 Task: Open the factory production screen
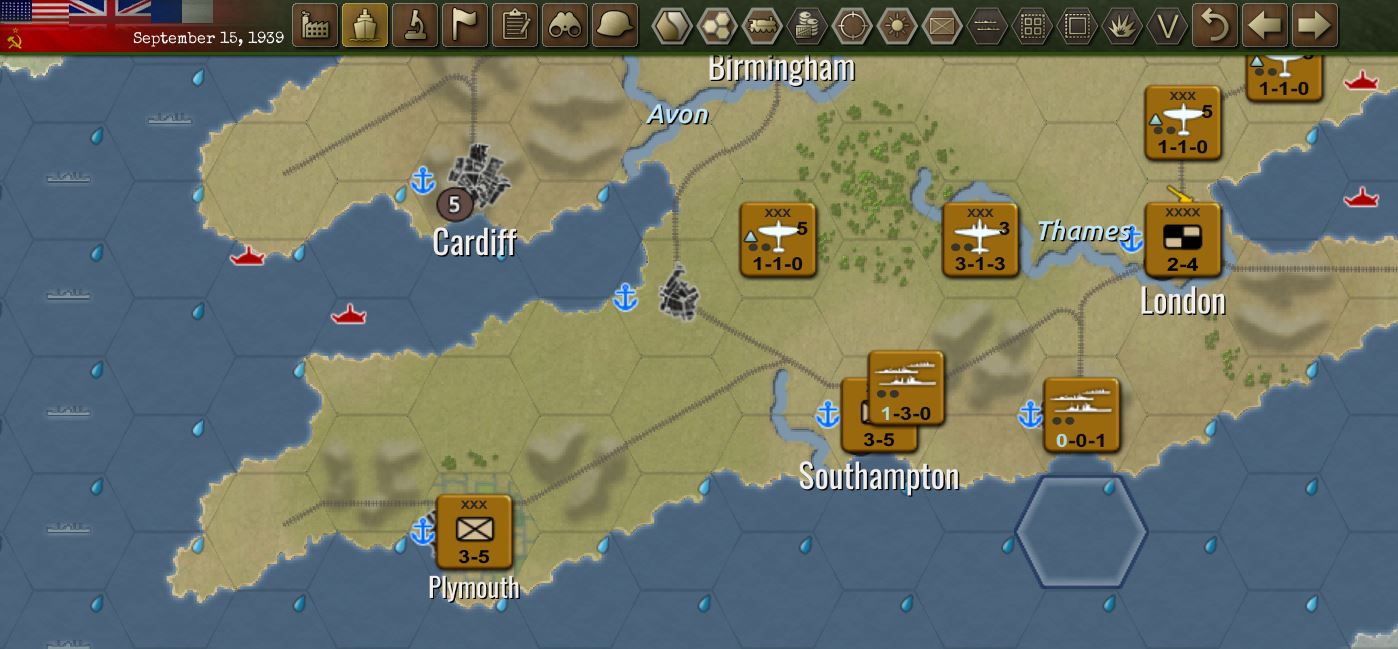(315, 25)
